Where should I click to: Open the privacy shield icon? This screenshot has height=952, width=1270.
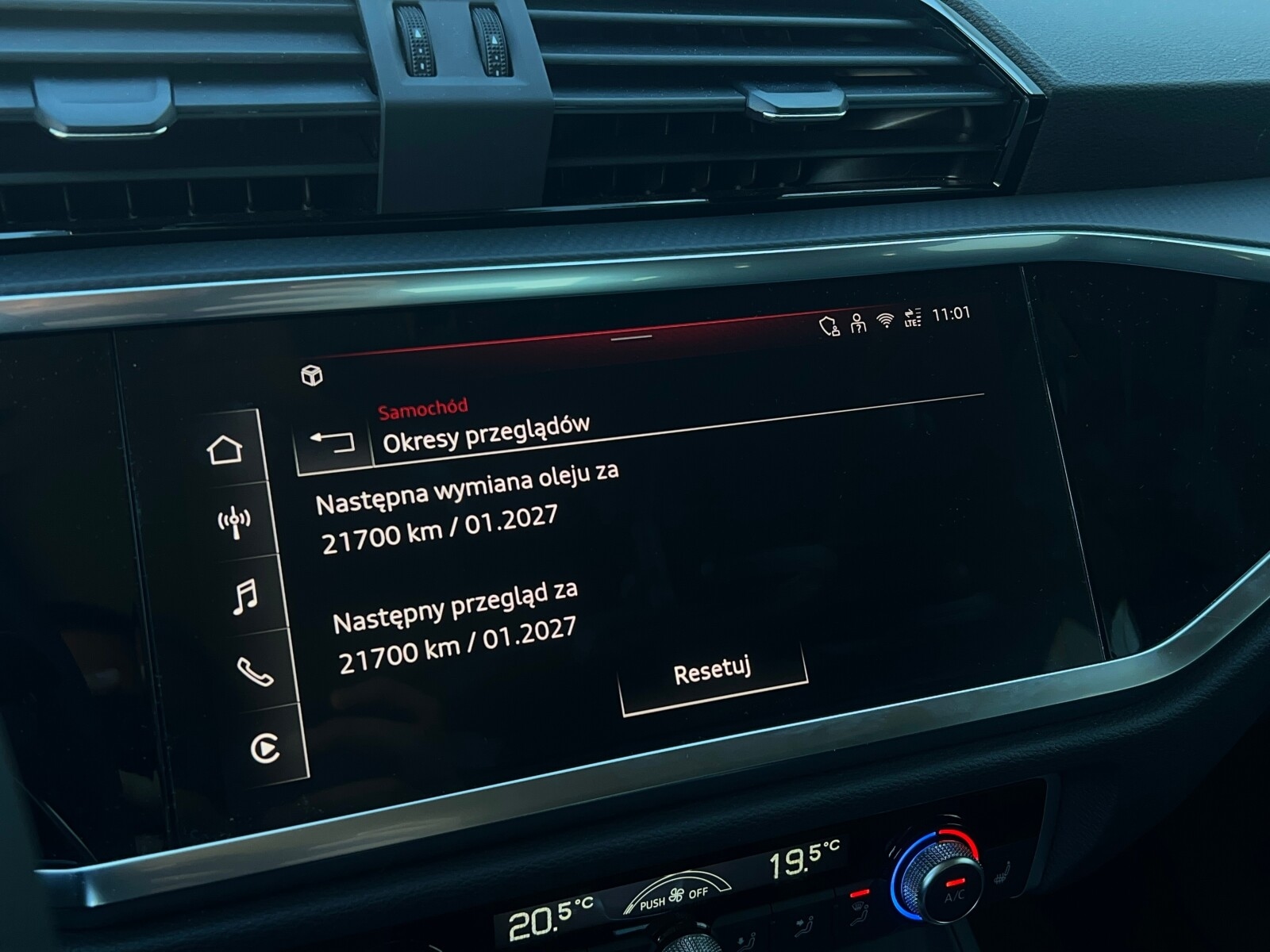coord(828,325)
